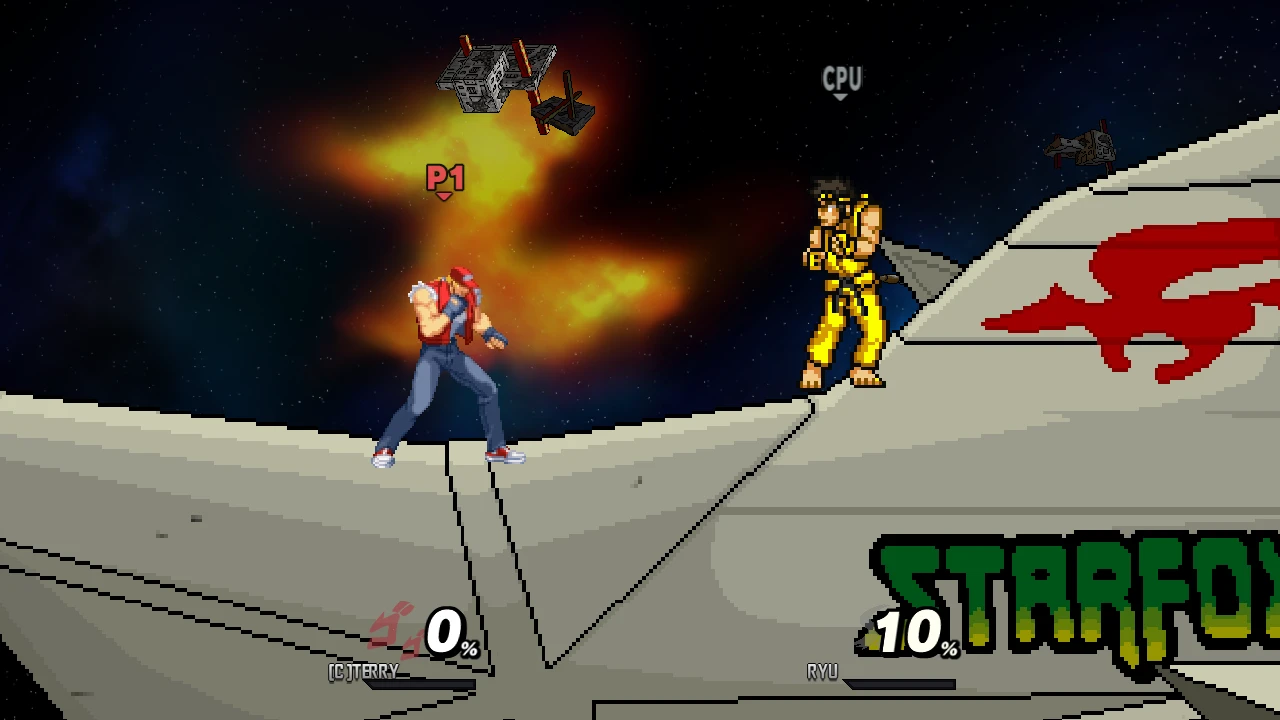This screenshot has height=720, width=1280.
Task: Click Ryu's yellow-clad sprite
Action: point(840,285)
